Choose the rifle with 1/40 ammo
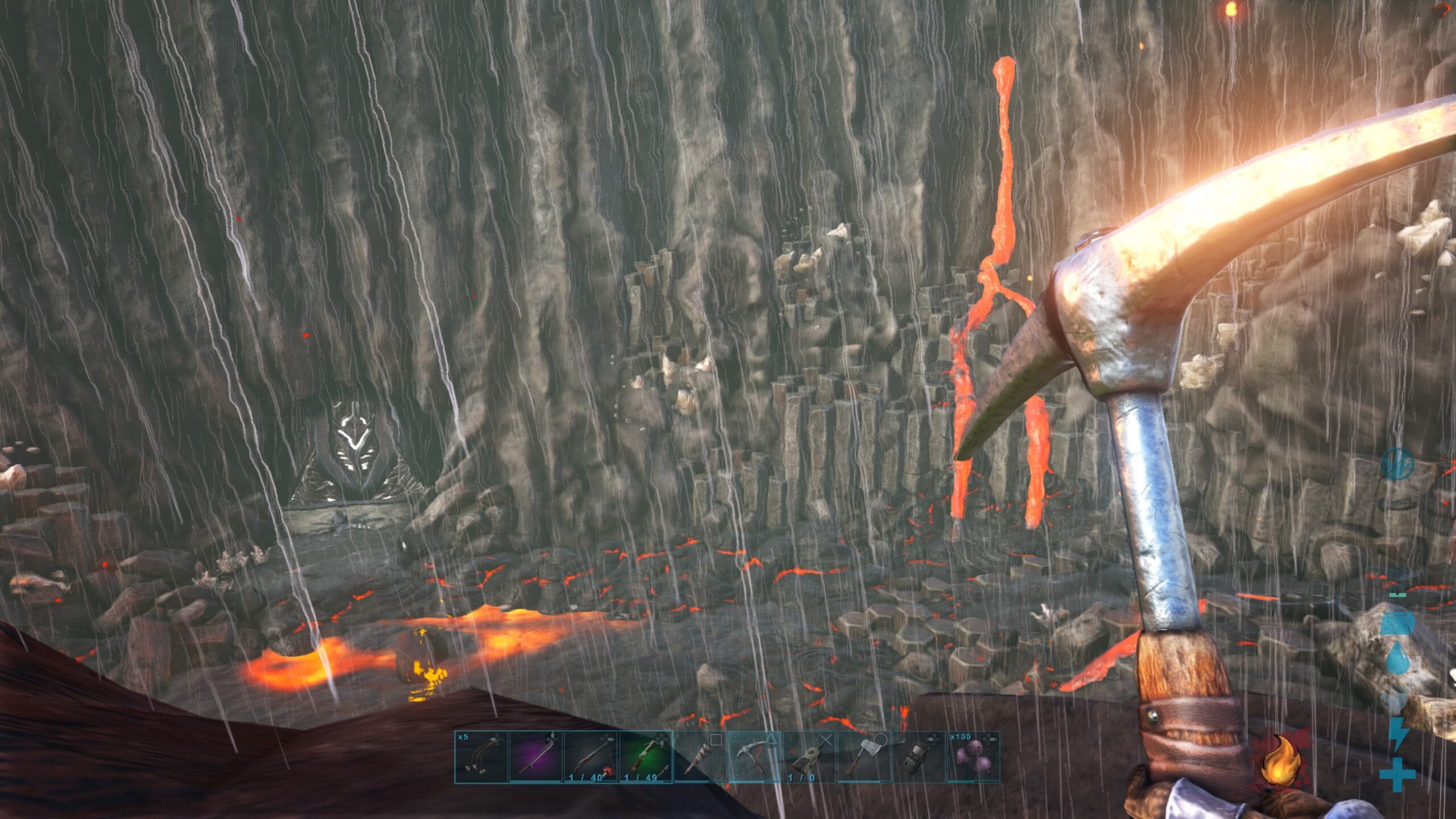 click(590, 756)
